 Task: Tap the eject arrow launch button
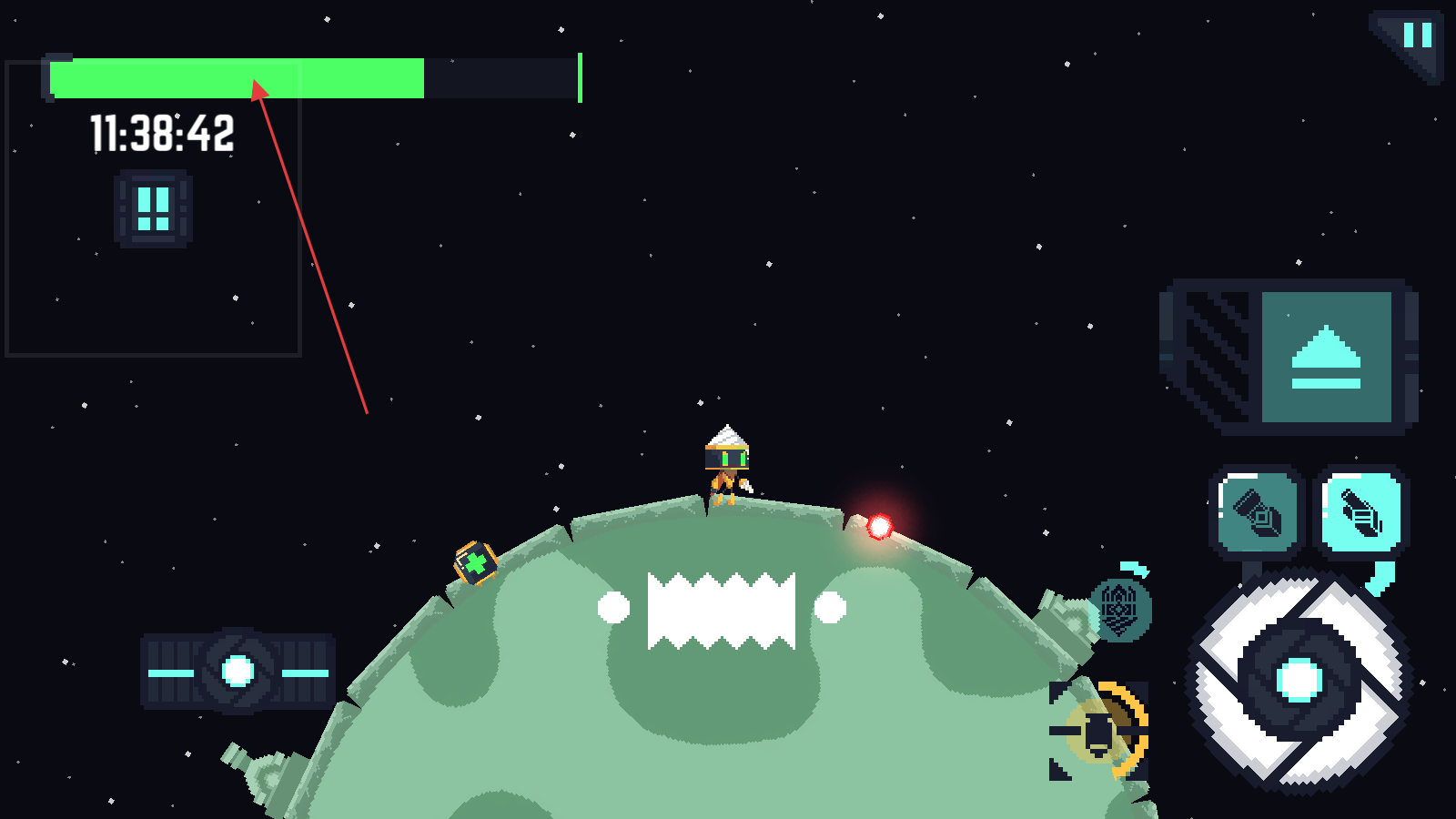1326,357
